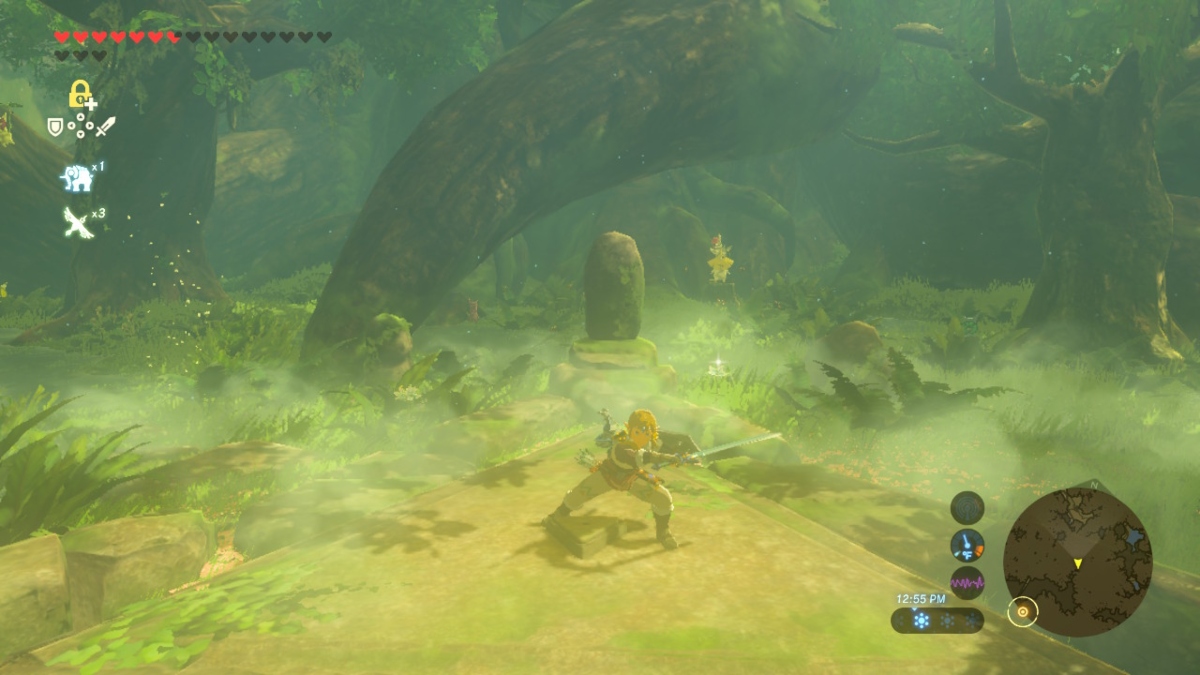Select the Sheikah Sensor antenna icon
The height and width of the screenshot is (675, 1200).
pyautogui.click(x=967, y=508)
